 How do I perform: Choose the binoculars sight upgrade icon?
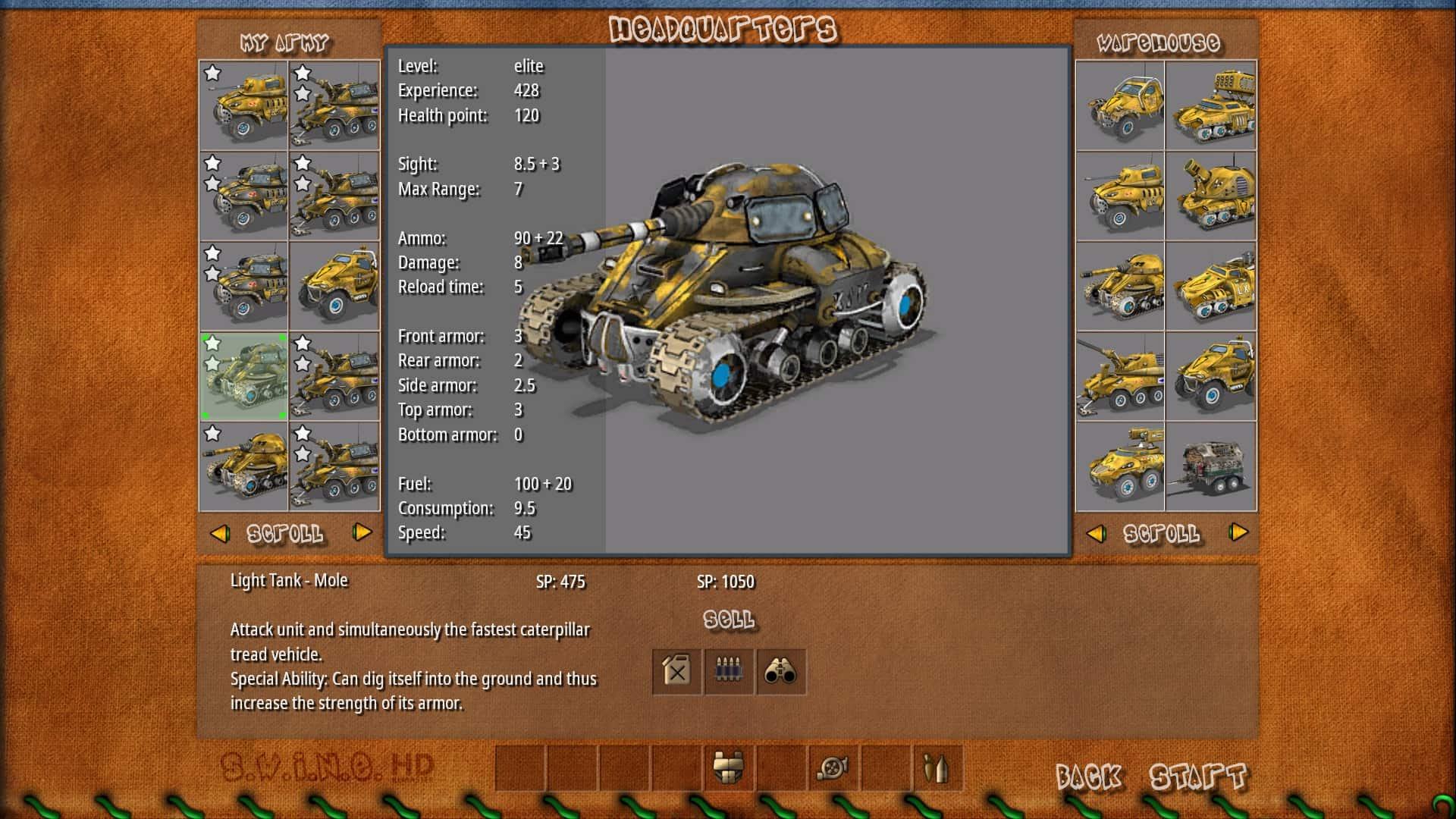[780, 671]
